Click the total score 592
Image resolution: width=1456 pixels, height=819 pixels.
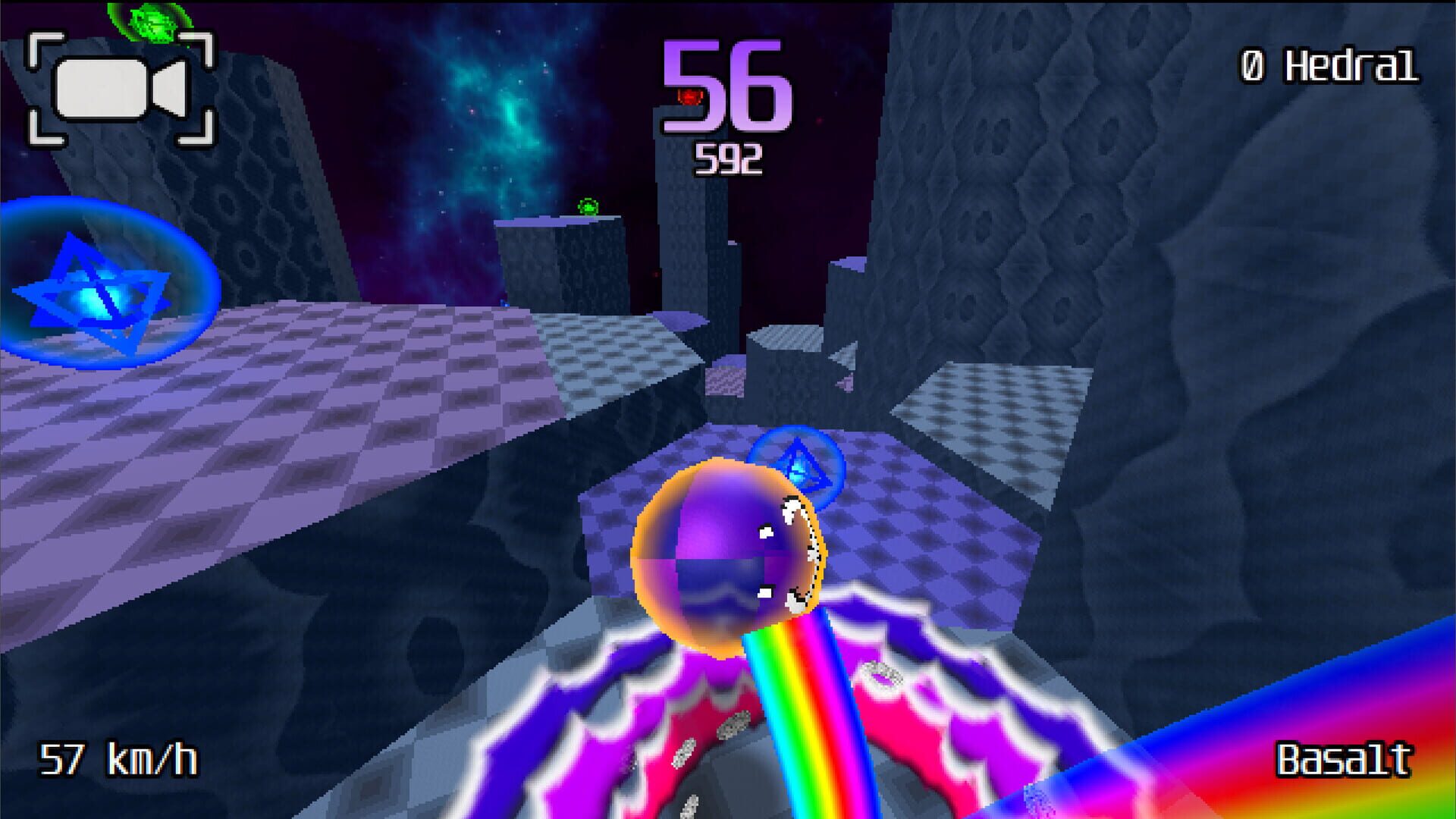pyautogui.click(x=728, y=157)
